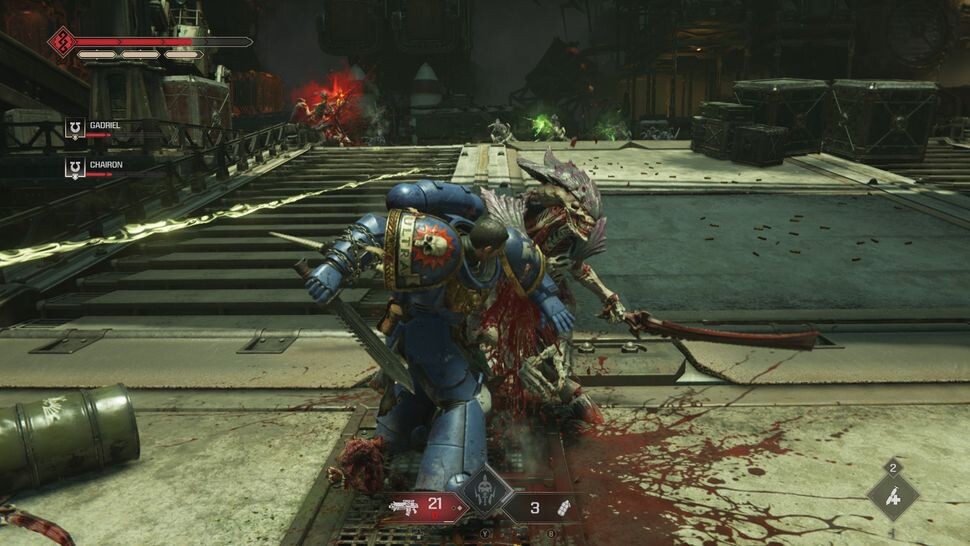
Task: Choose the frag grenade icon
Action: pos(563,507)
